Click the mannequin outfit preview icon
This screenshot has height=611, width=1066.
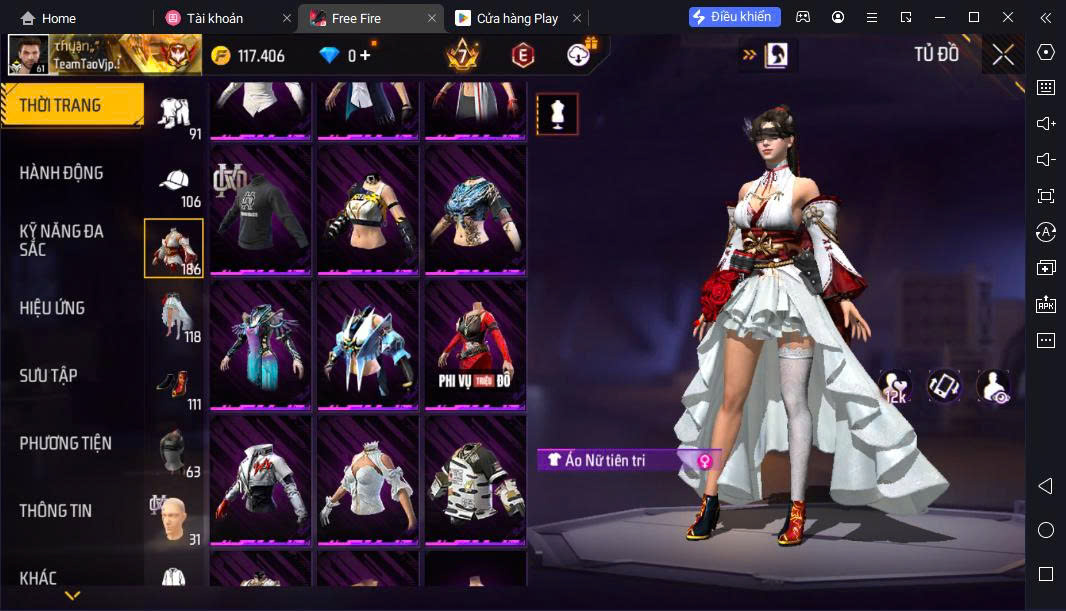point(557,115)
